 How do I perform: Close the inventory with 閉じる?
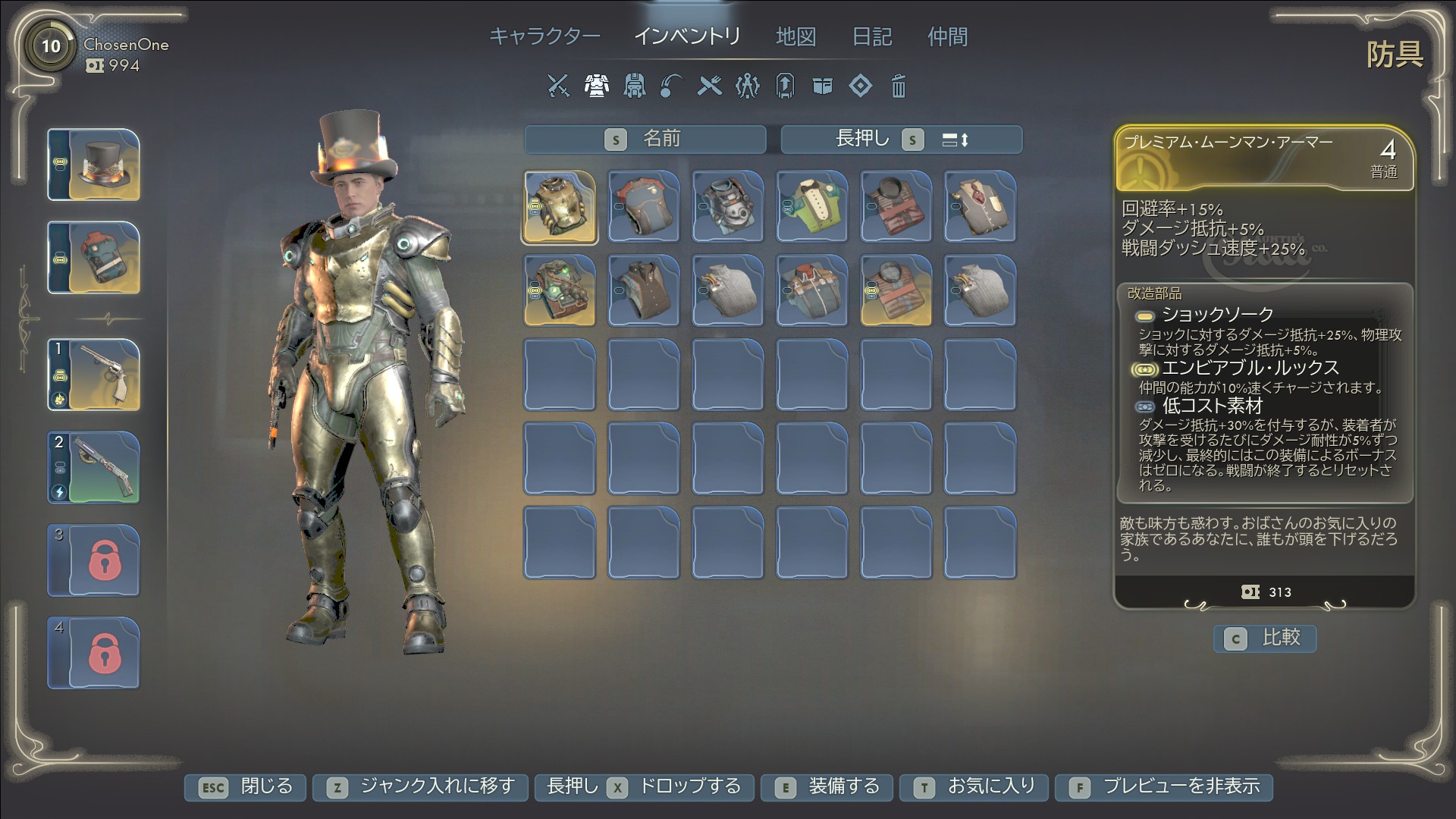pos(245,787)
